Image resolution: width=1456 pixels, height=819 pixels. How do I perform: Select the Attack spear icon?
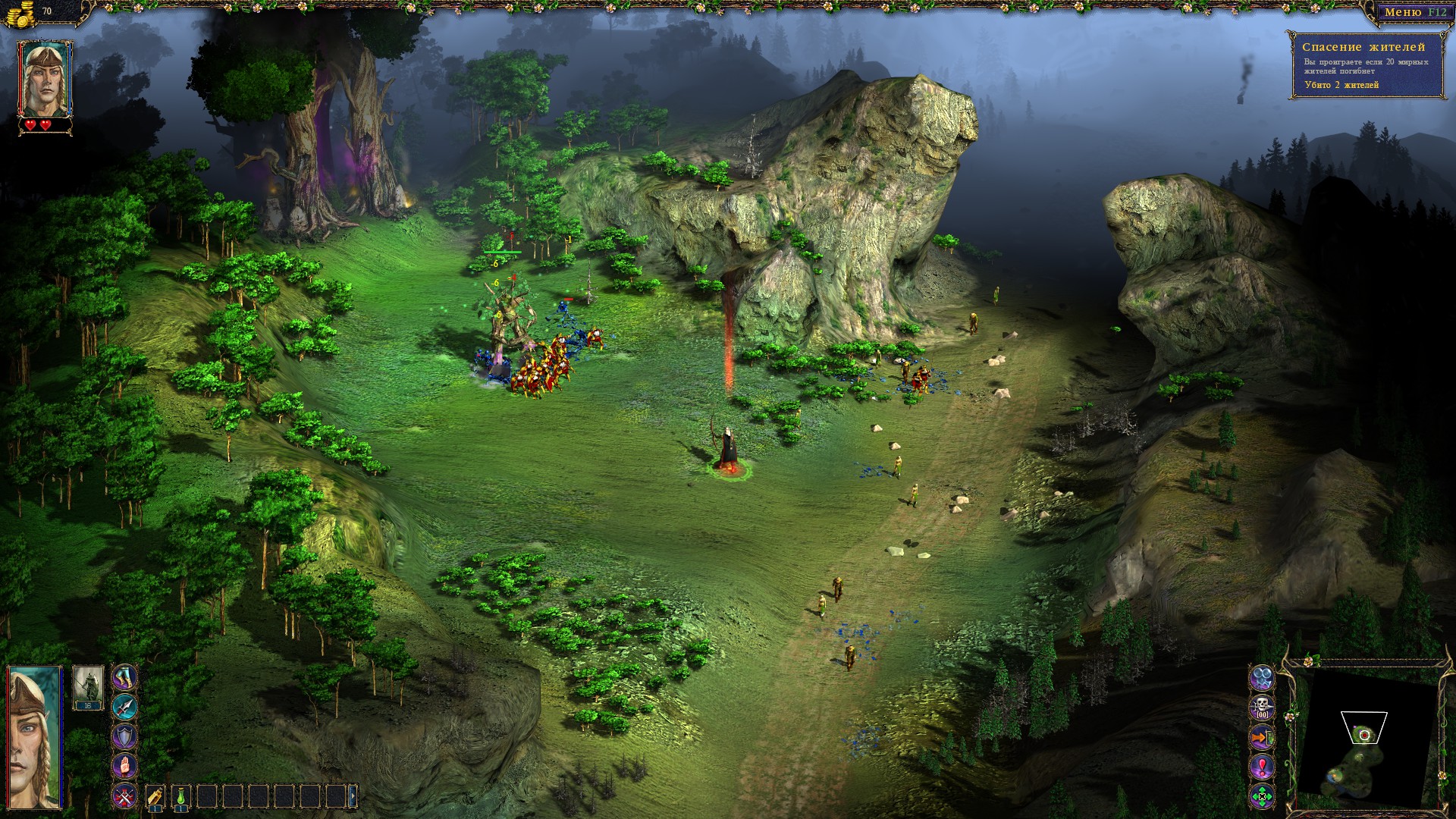[x=124, y=708]
